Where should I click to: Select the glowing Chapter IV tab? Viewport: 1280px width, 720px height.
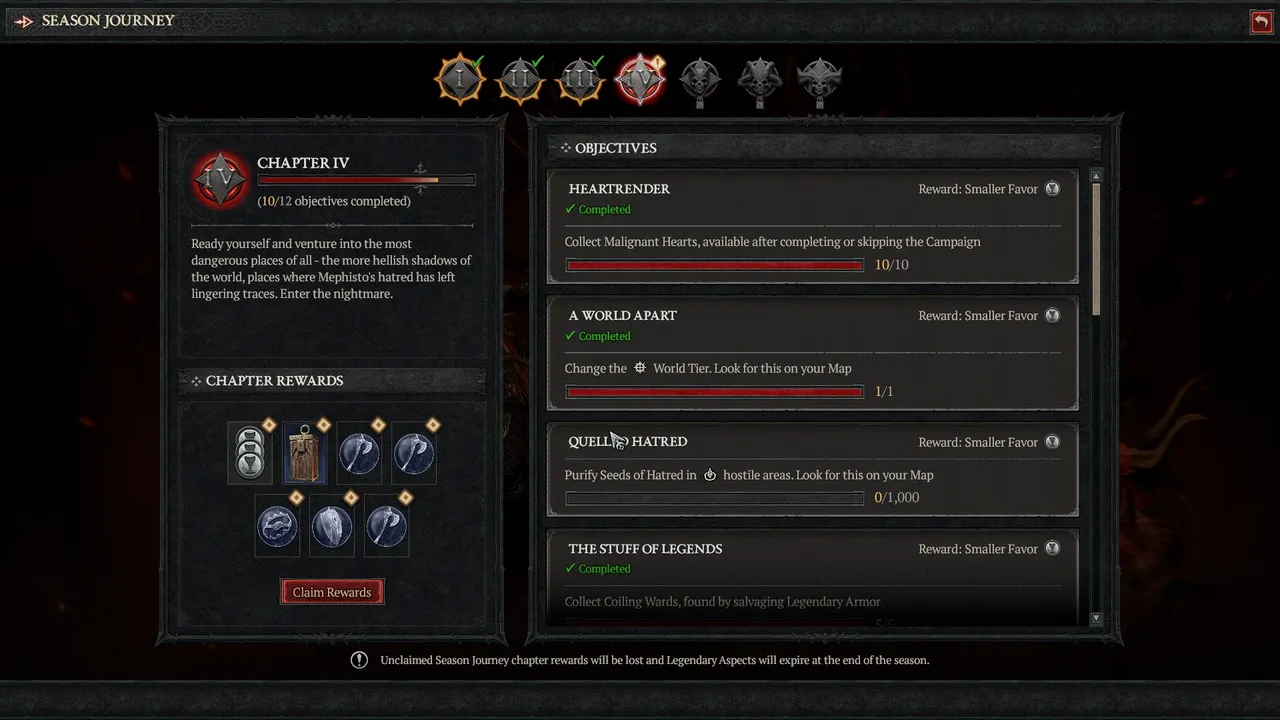point(640,79)
